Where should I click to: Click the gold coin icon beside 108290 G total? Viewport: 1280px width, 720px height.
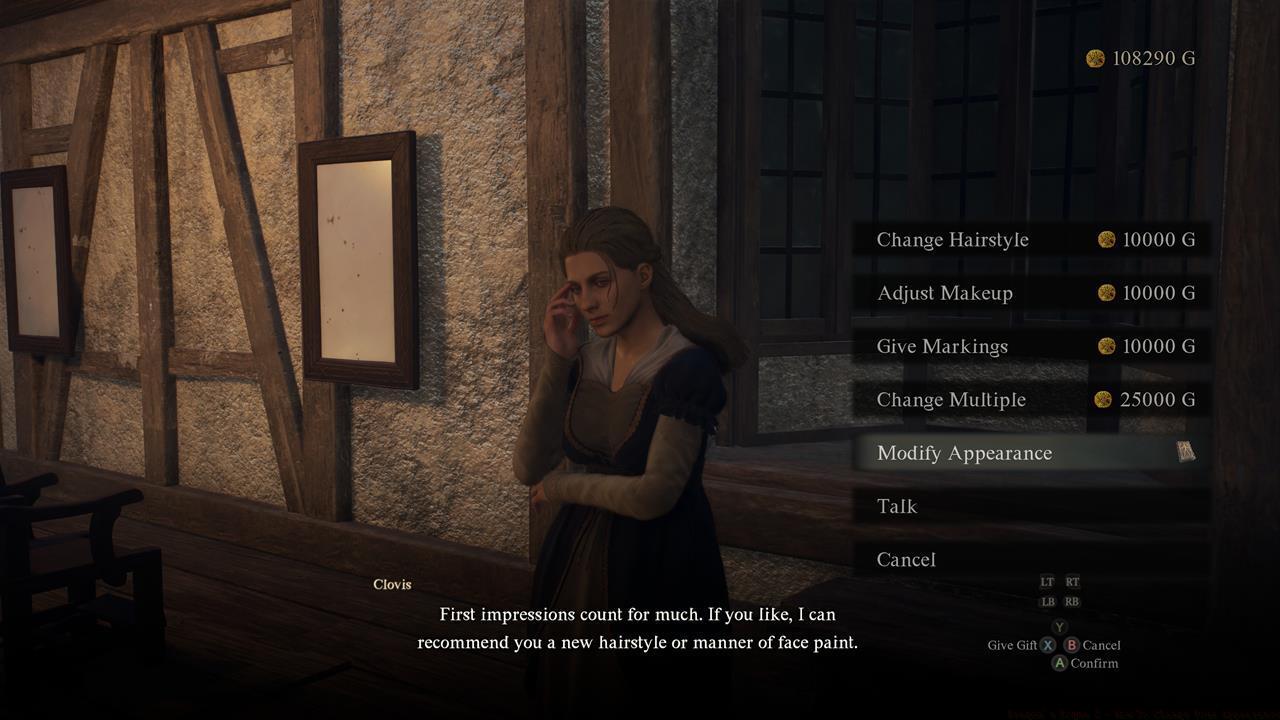(x=1096, y=58)
